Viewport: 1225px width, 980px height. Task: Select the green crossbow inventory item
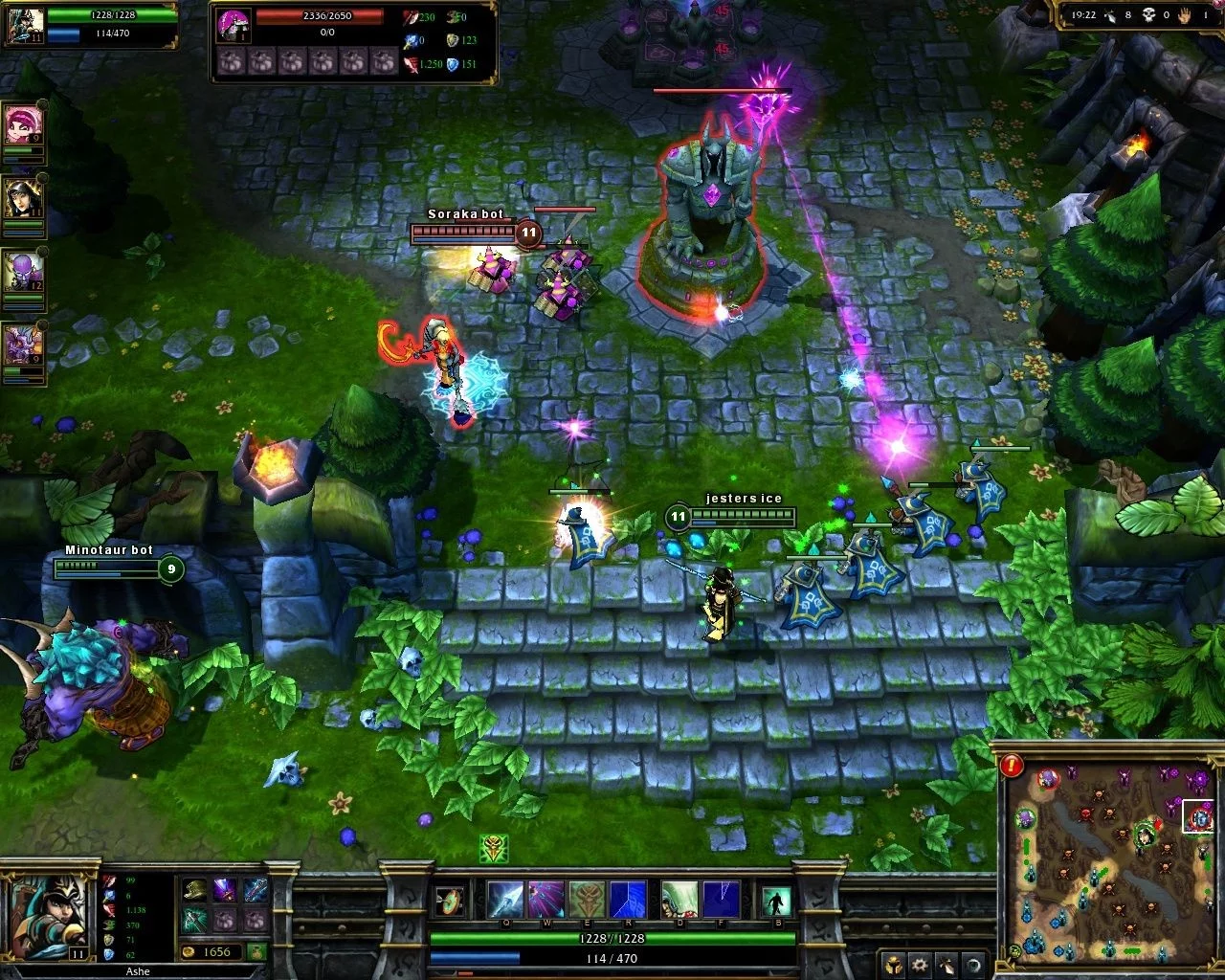pos(195,920)
